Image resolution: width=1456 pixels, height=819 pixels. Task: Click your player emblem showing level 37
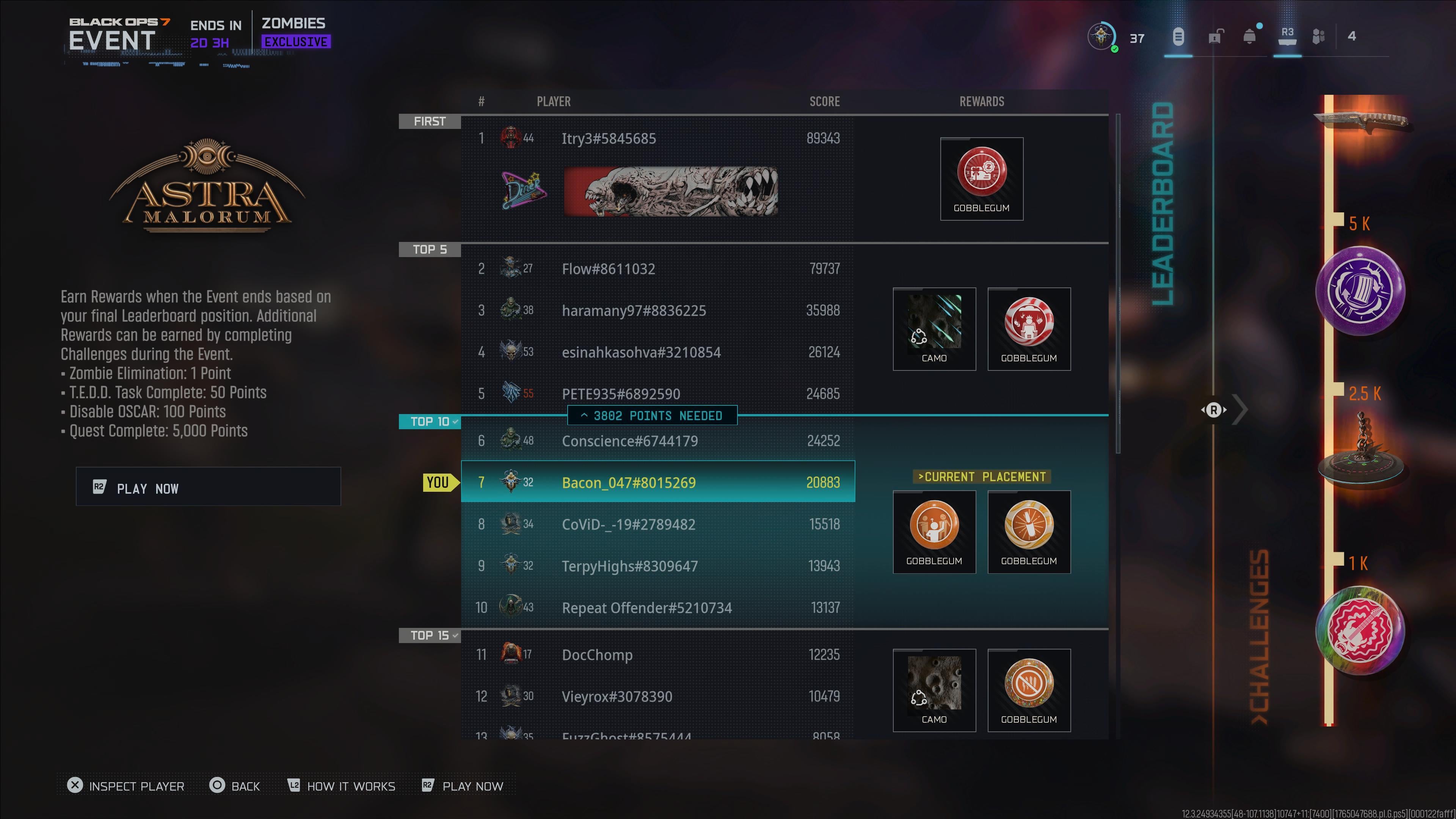coord(1101,36)
